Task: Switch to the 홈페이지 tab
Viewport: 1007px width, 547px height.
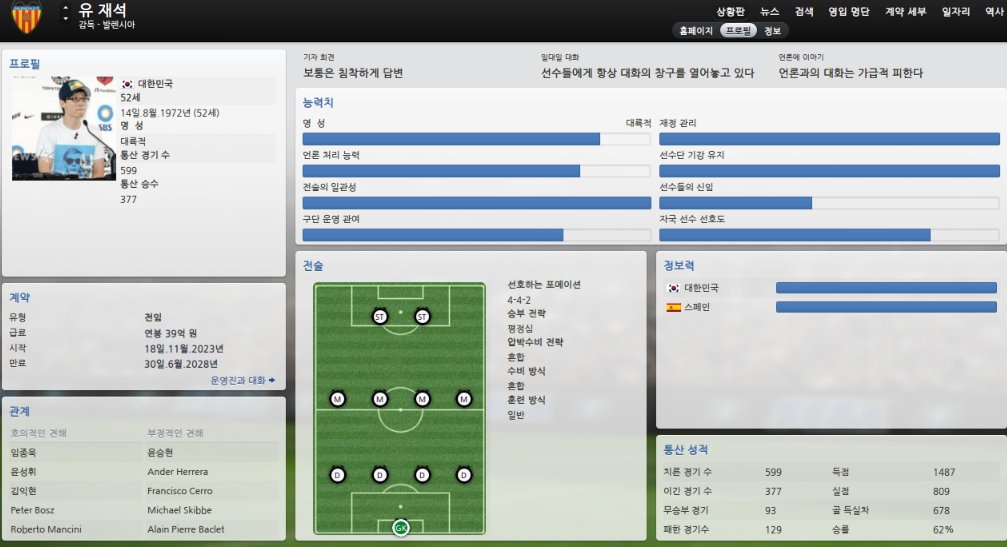Action: pos(696,31)
